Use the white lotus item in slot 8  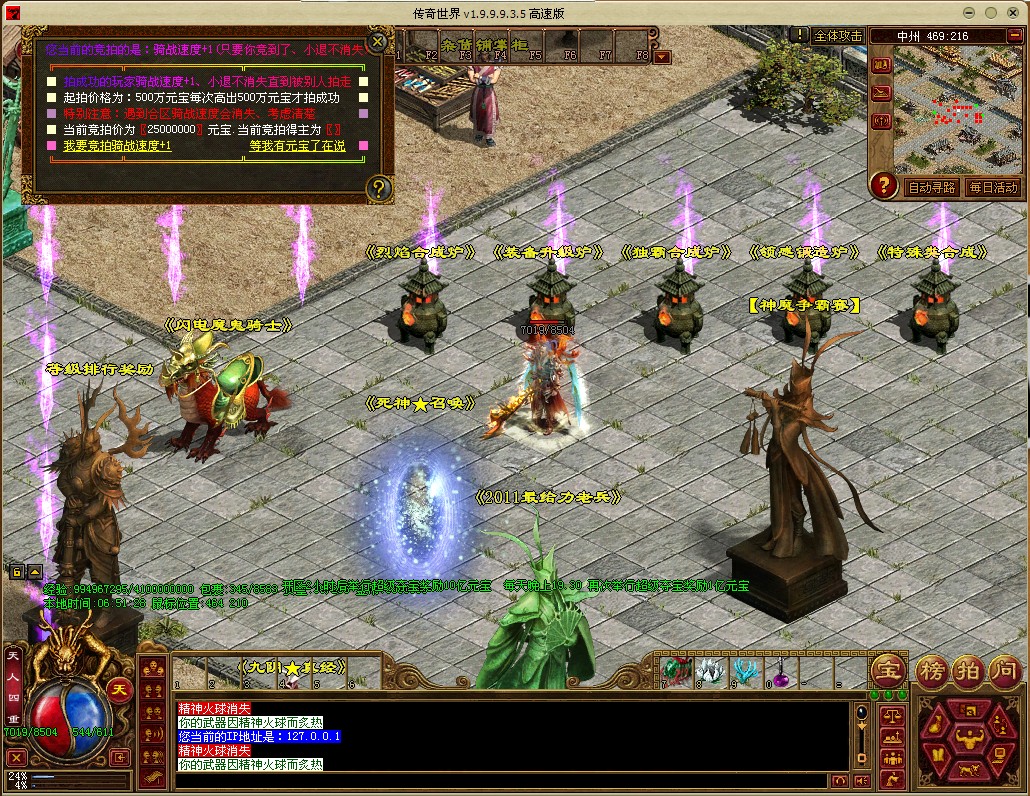708,671
